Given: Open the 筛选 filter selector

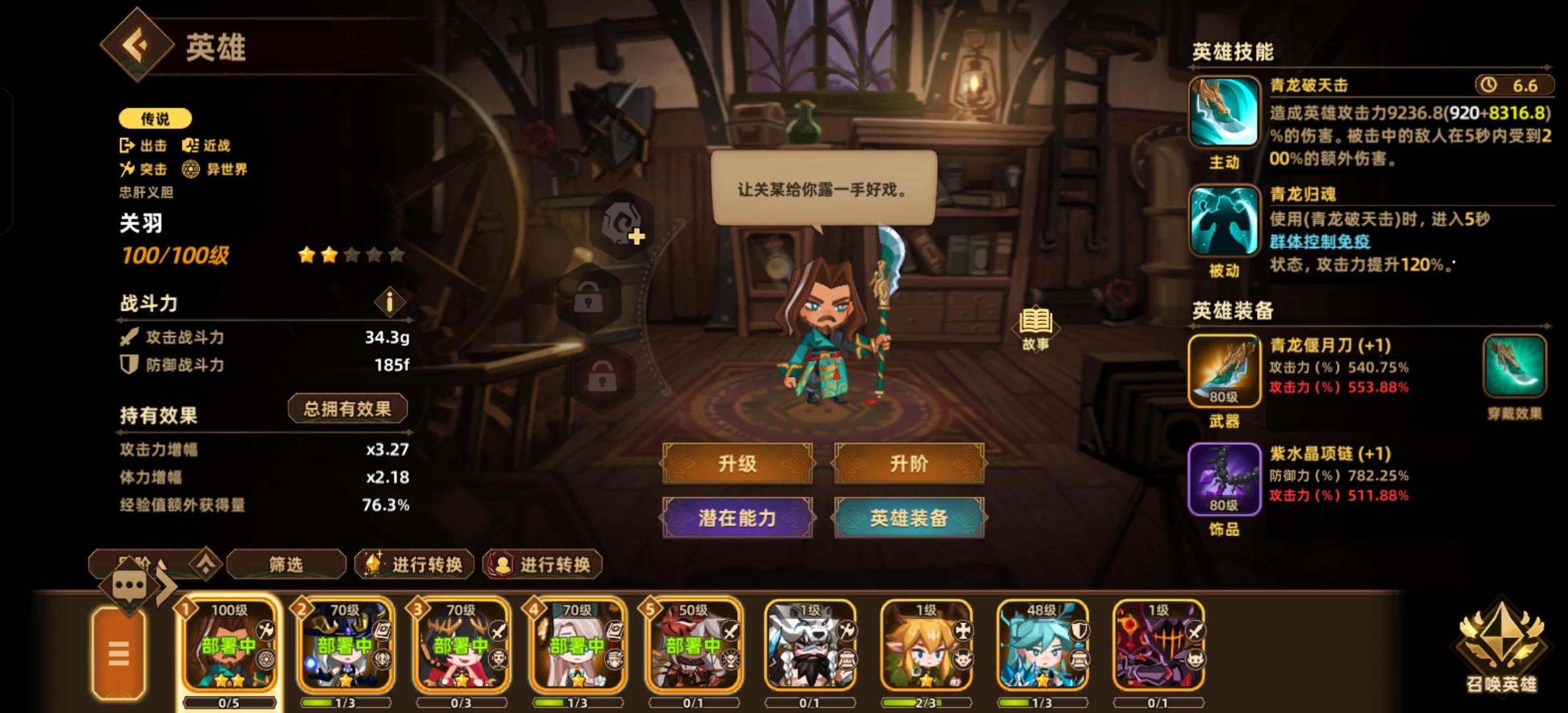Looking at the screenshot, I should [286, 564].
